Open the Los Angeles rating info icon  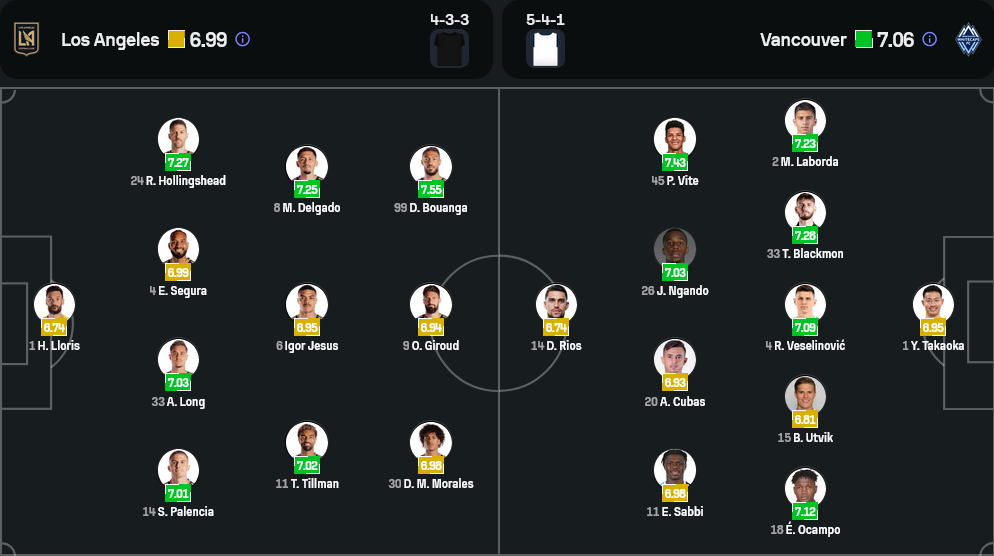243,40
